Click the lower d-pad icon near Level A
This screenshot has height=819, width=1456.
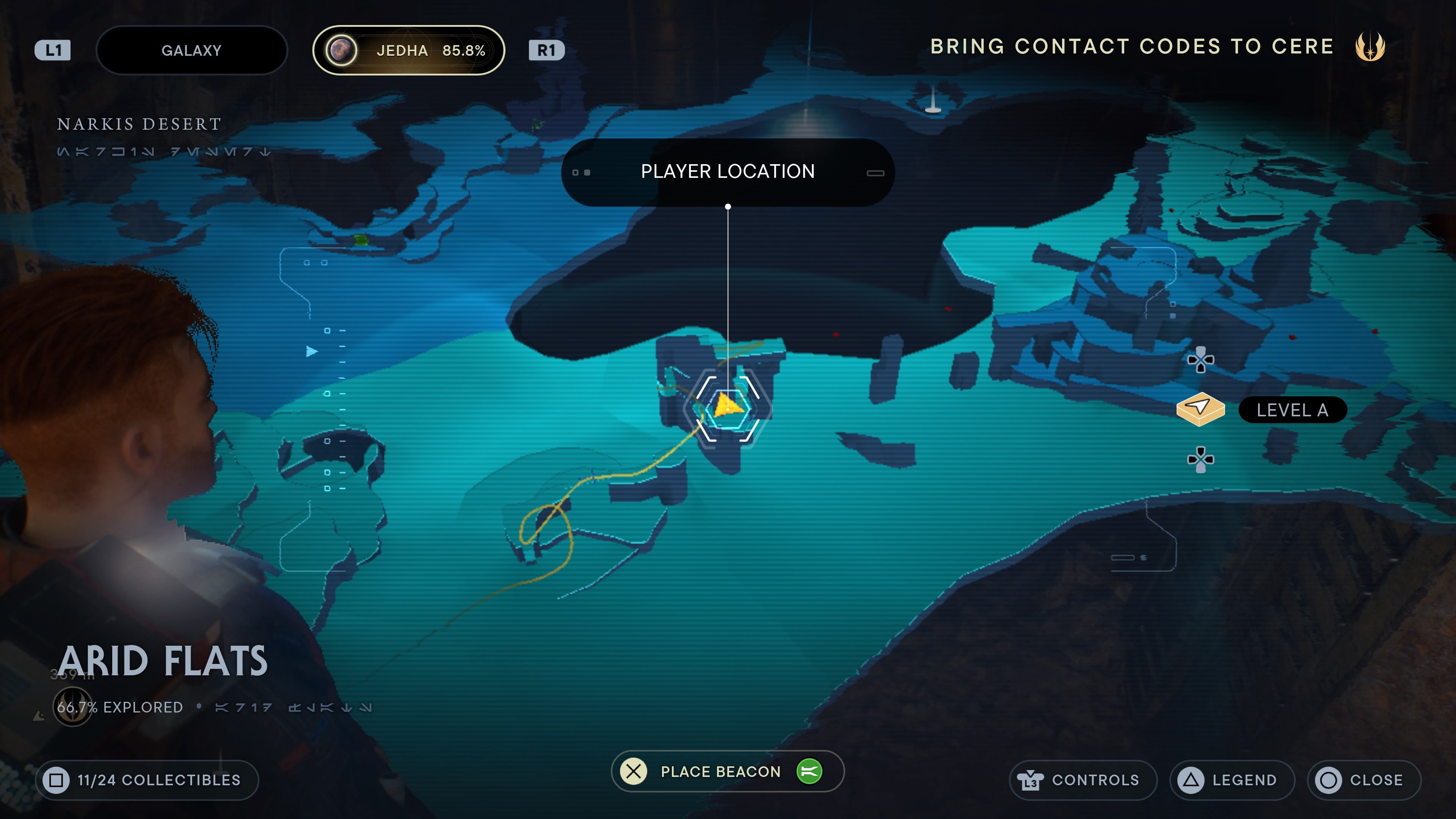[1201, 460]
